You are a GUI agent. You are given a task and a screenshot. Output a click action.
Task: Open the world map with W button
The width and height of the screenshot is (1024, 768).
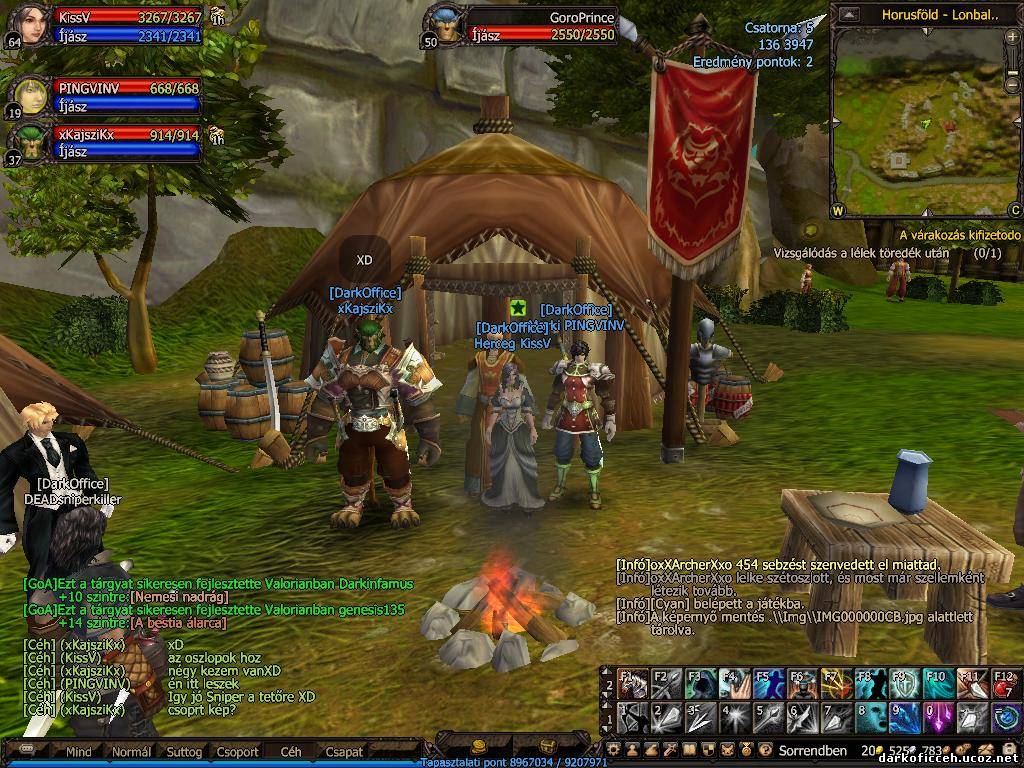click(838, 210)
